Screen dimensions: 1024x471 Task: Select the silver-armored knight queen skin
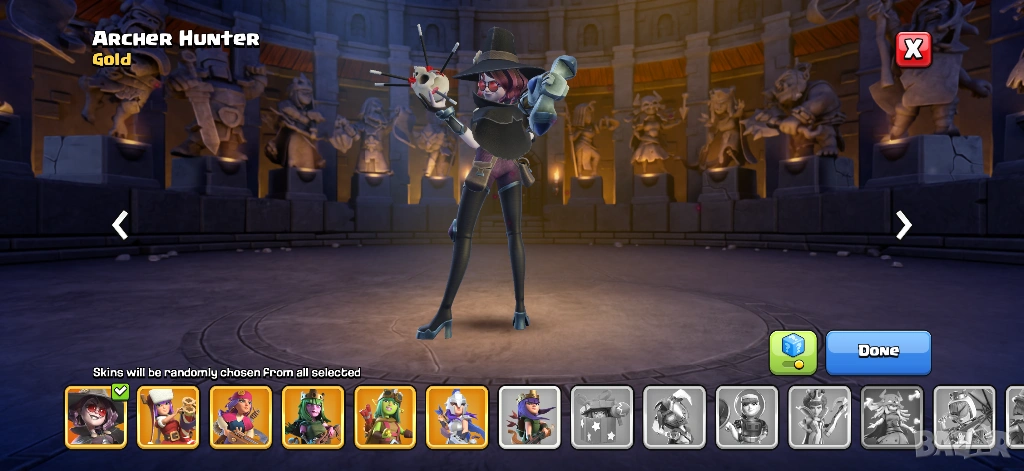tap(457, 417)
